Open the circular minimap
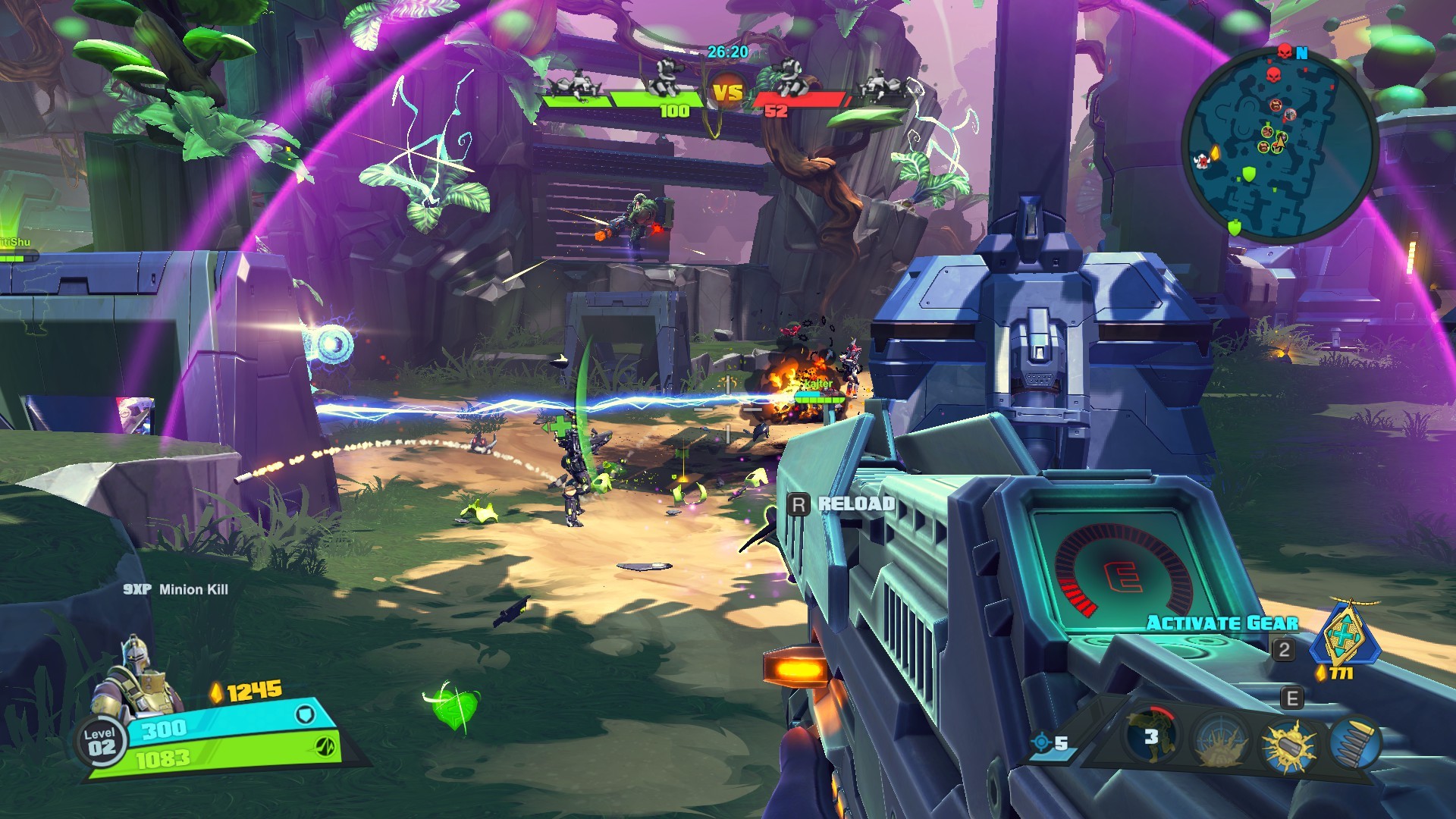Viewport: 1456px width, 819px height. click(x=1280, y=144)
